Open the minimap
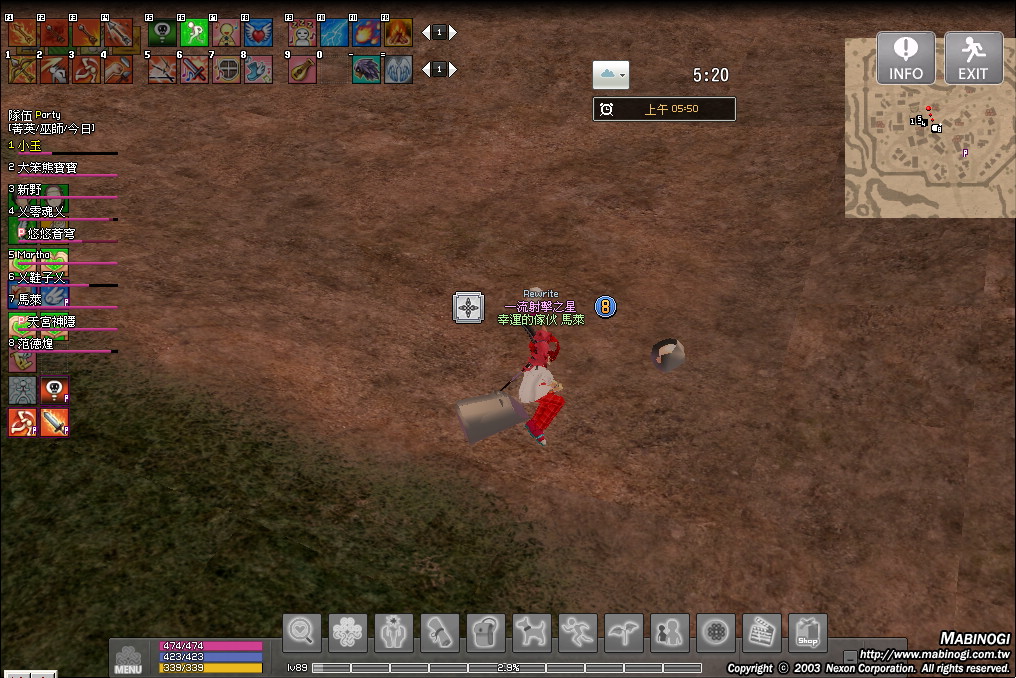Viewport: 1016px width, 678px height. click(x=923, y=128)
